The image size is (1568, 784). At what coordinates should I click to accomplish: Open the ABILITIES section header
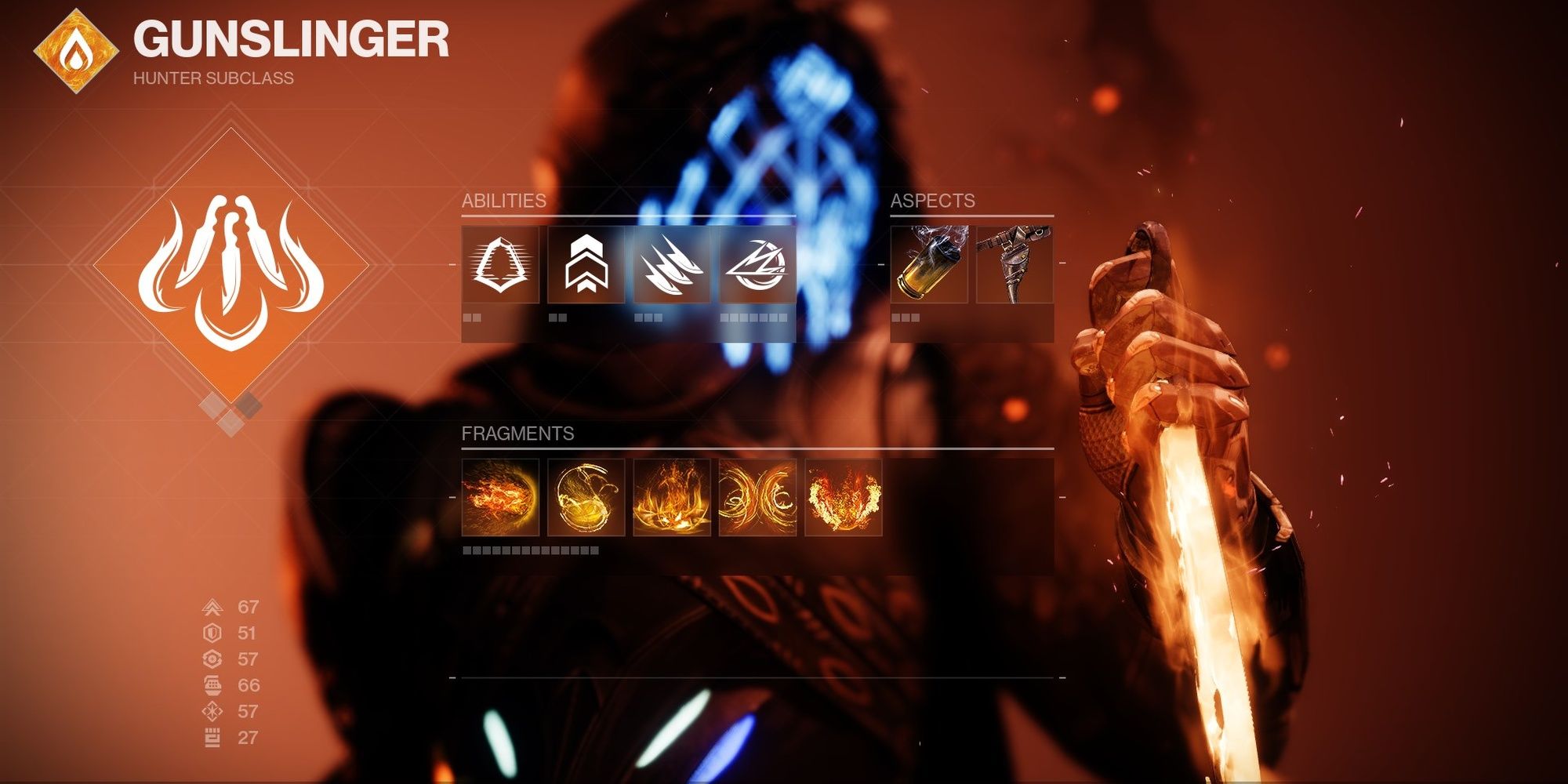click(x=502, y=201)
